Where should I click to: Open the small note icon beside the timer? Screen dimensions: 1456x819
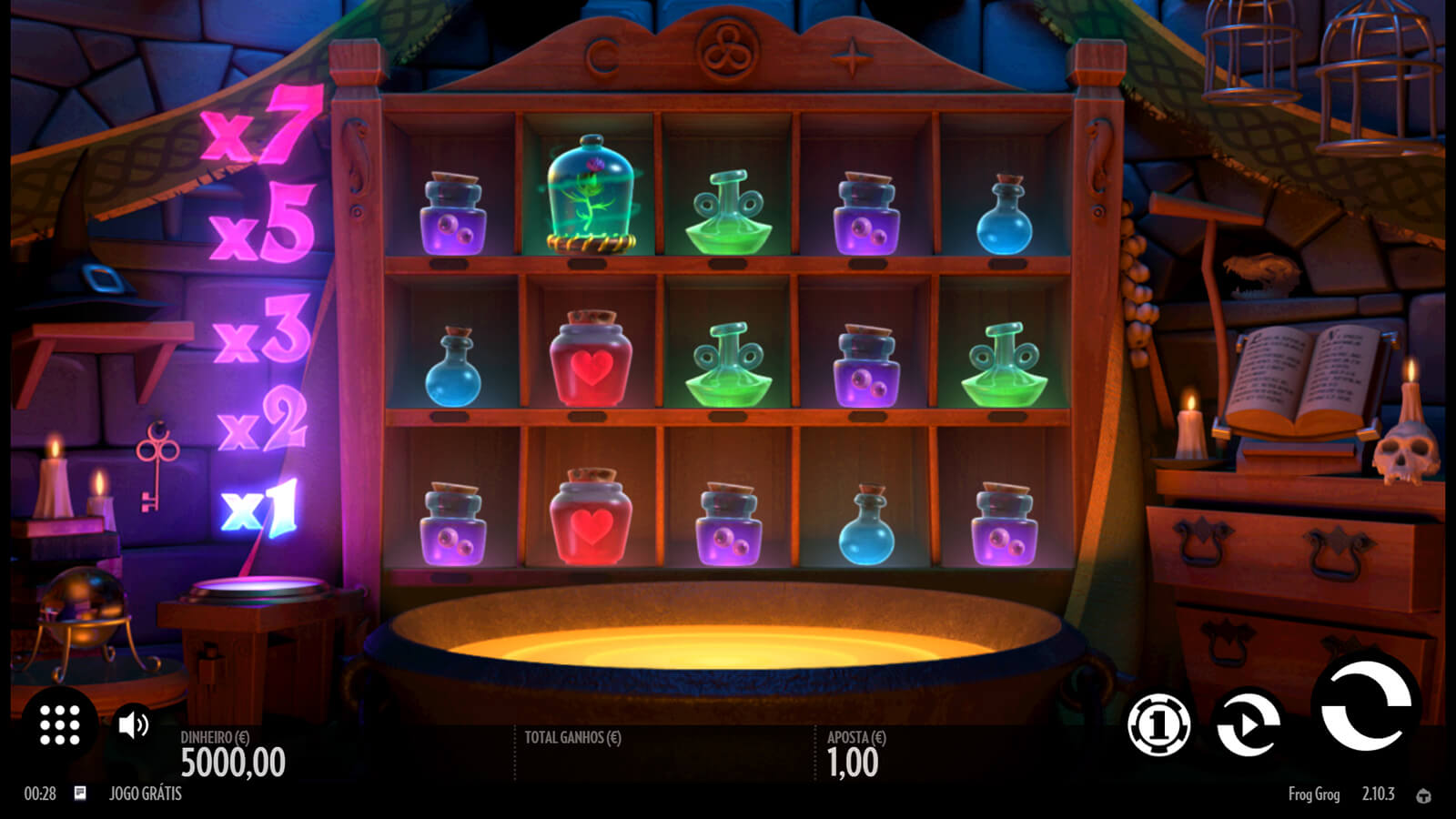point(80,794)
